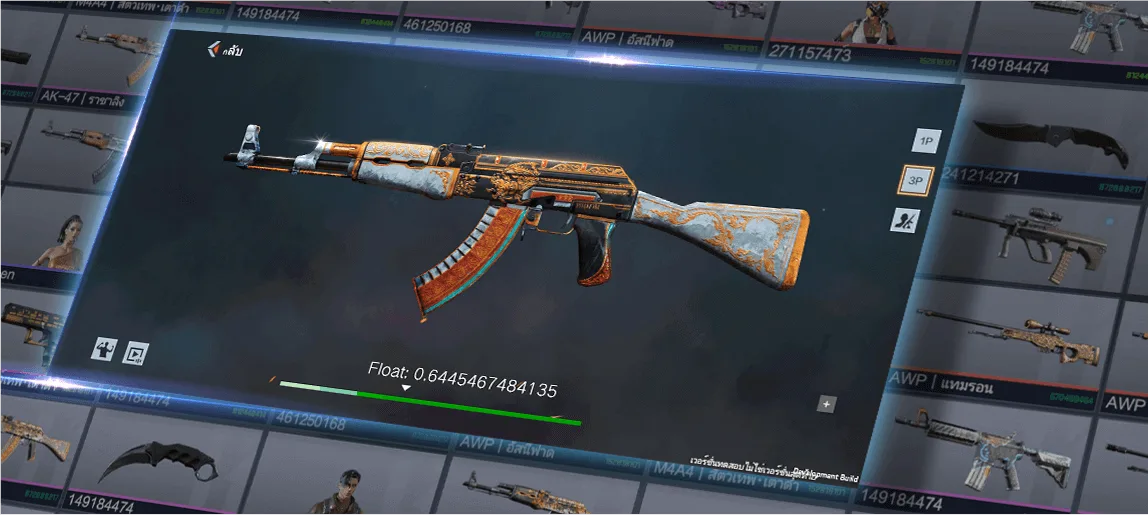Click the small plus button
Viewport: 1148px width, 515px height.
click(826, 404)
